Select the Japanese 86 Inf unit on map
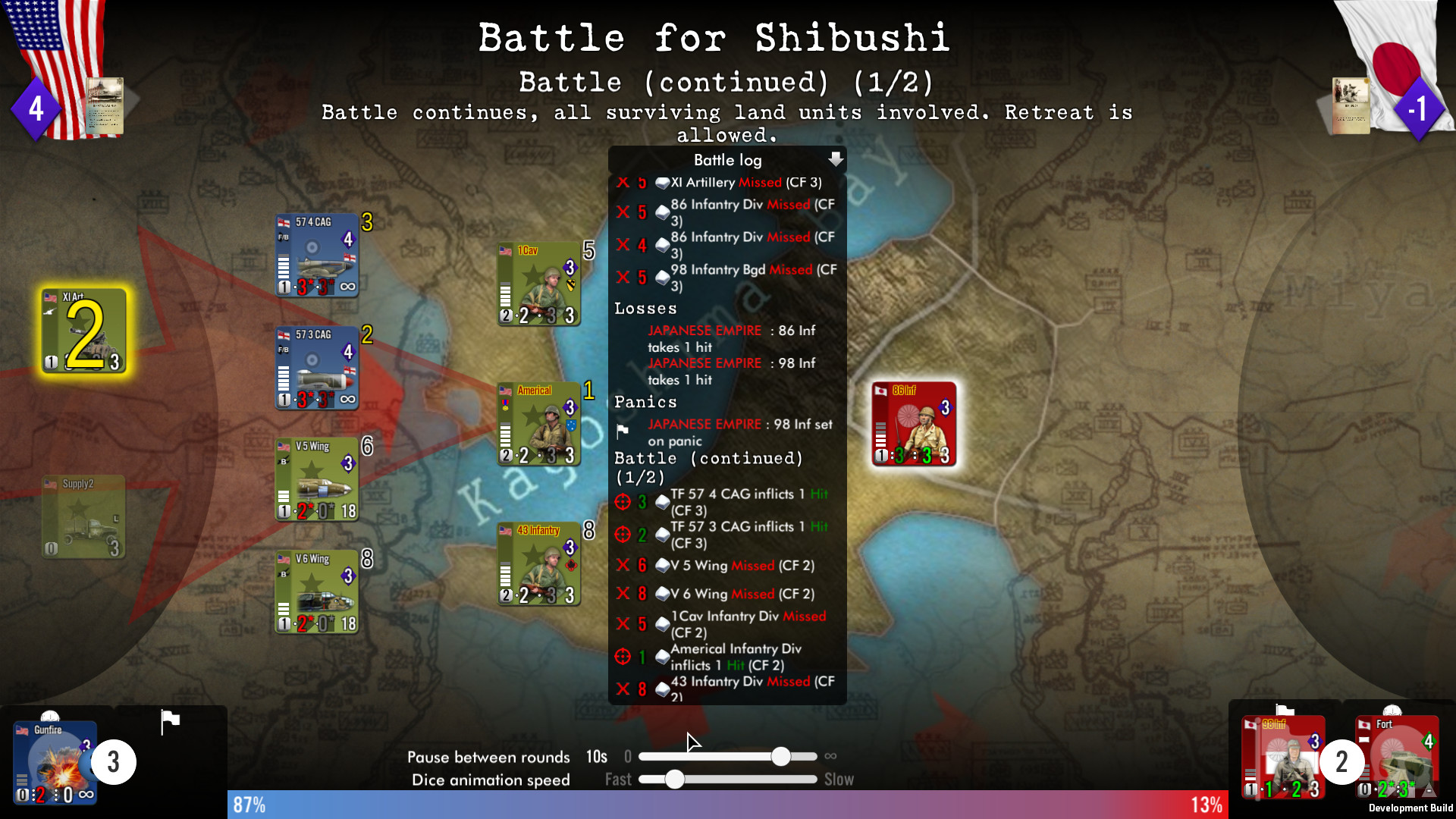This screenshot has height=819, width=1456. point(914,425)
